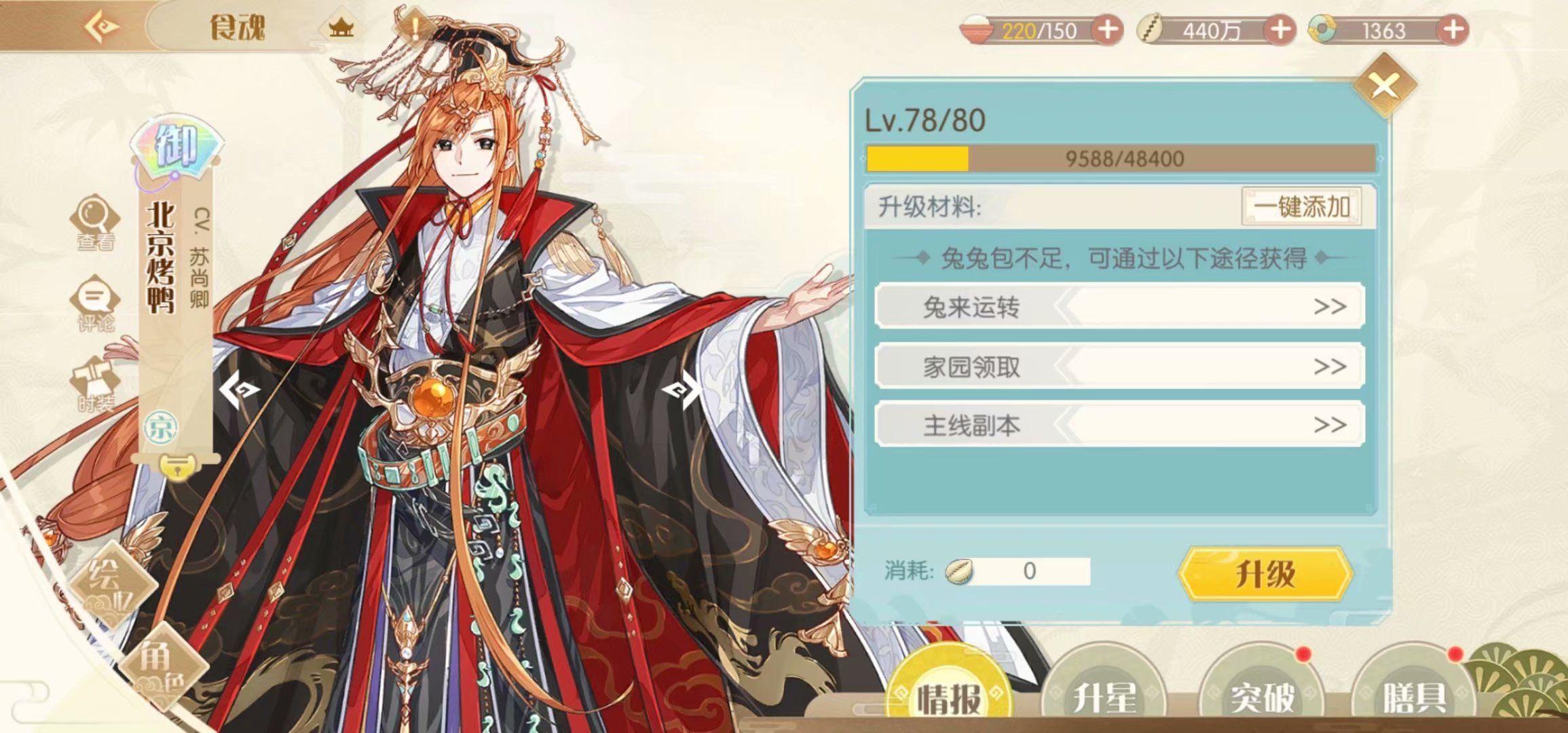Show the previous character with left arrow
Image resolution: width=1568 pixels, height=733 pixels.
click(x=238, y=390)
